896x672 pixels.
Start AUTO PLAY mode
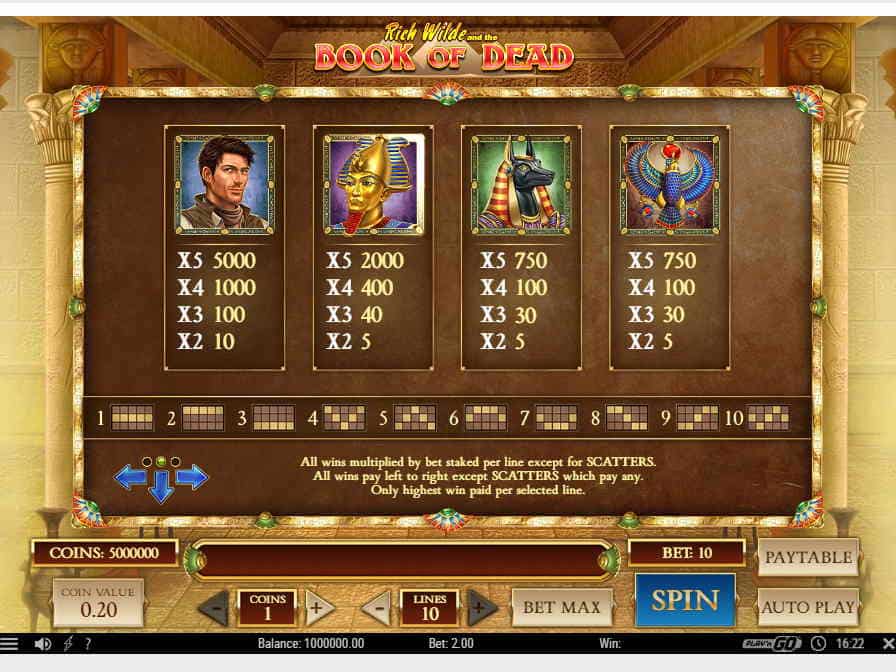tap(808, 606)
